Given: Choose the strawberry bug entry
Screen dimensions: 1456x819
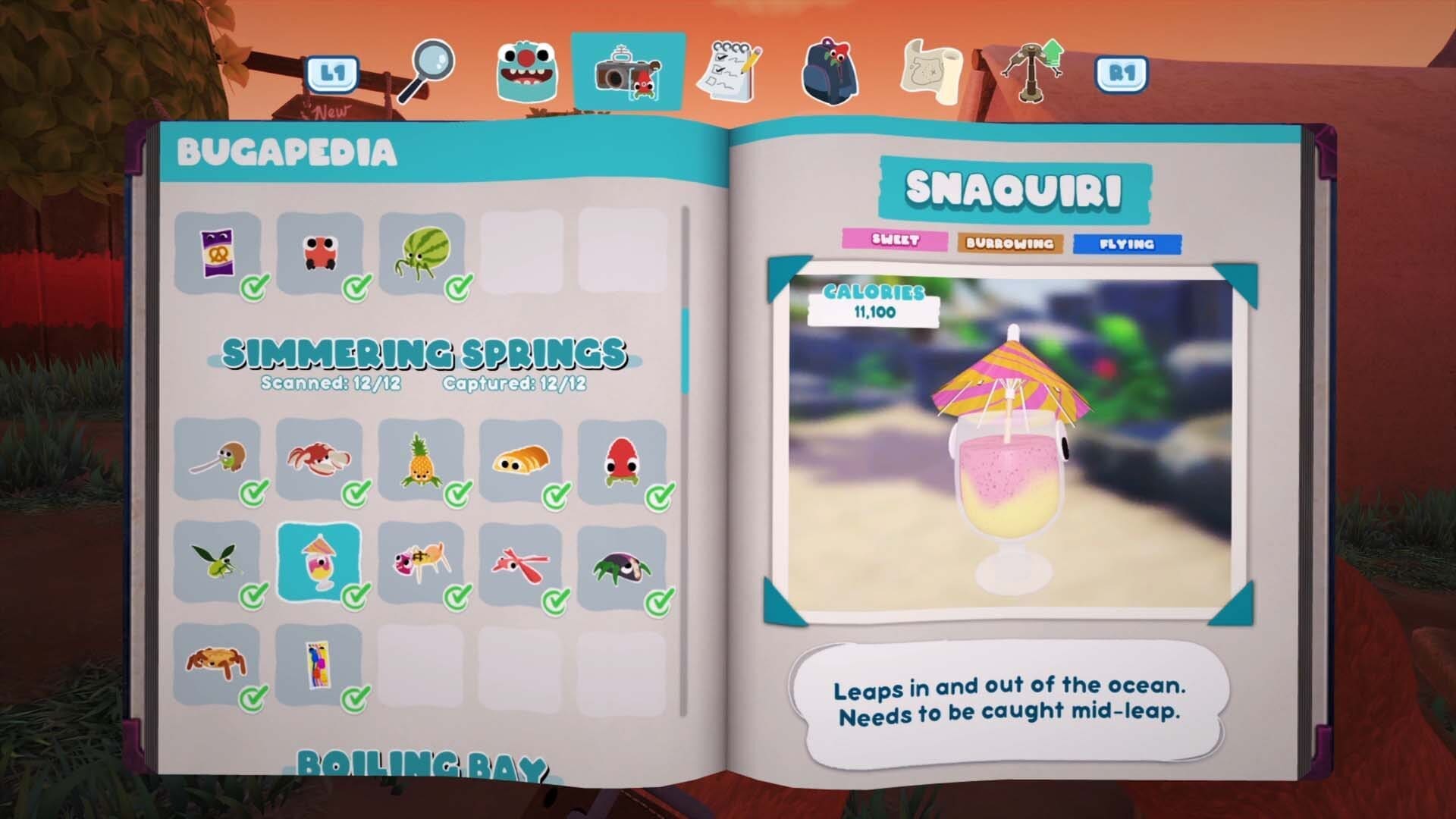Looking at the screenshot, I should pos(622,460).
